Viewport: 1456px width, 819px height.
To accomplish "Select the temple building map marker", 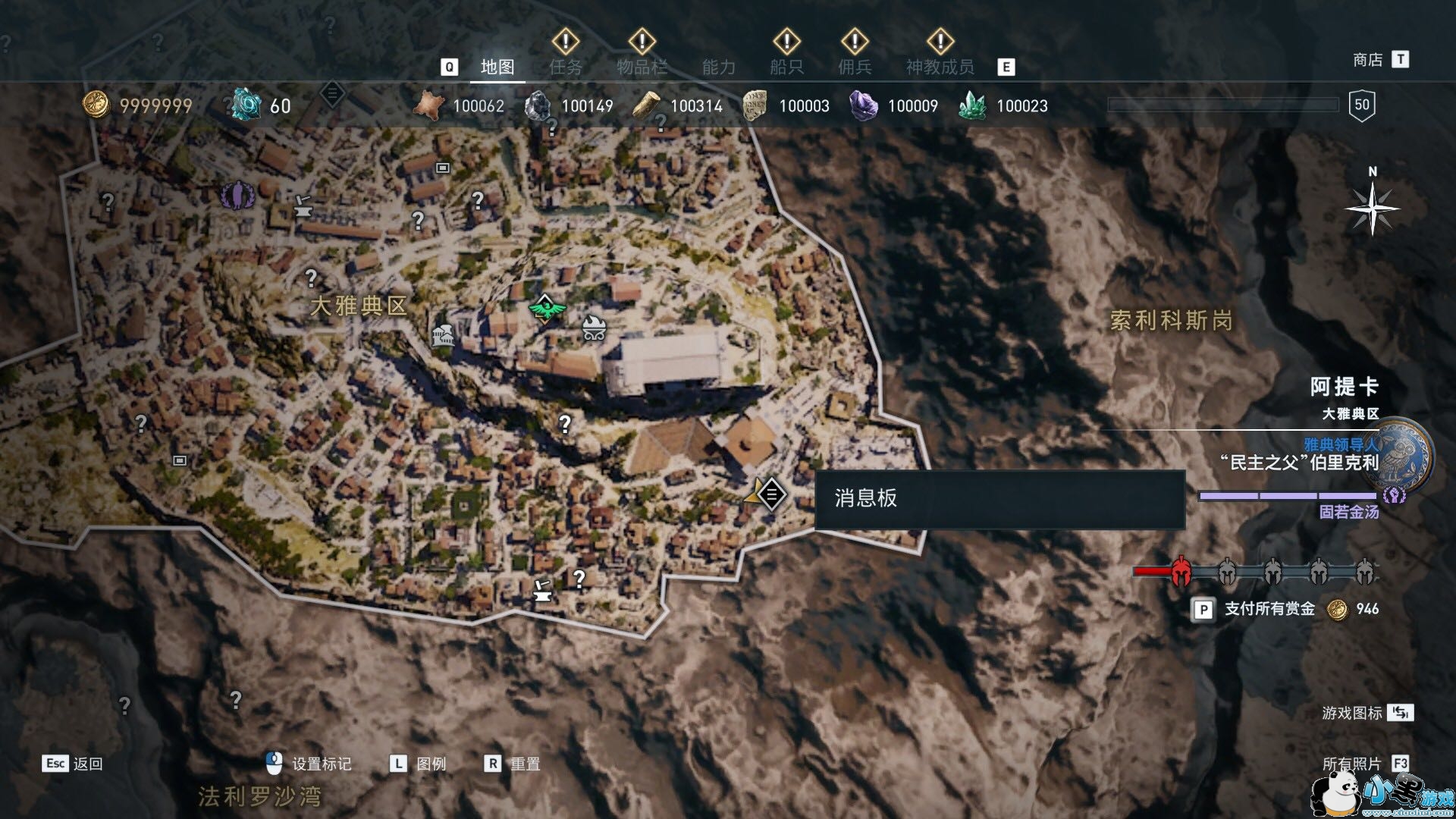I will pos(443,334).
